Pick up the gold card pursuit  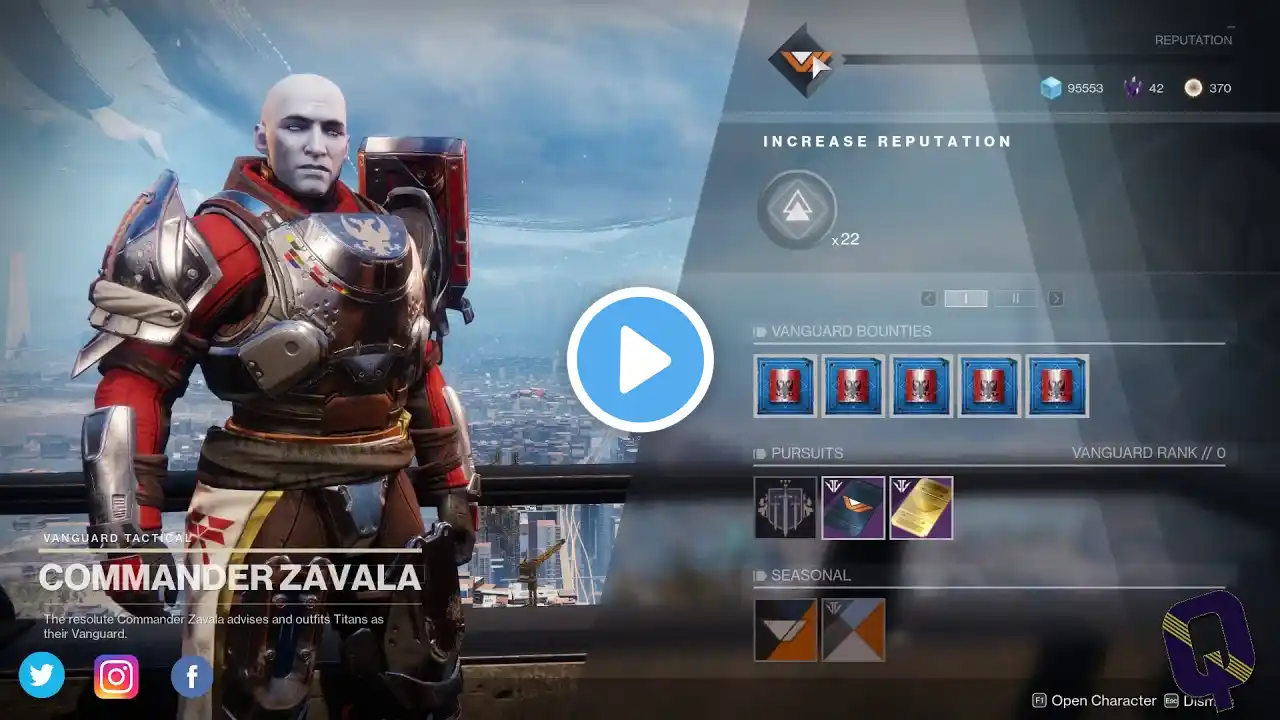point(921,508)
